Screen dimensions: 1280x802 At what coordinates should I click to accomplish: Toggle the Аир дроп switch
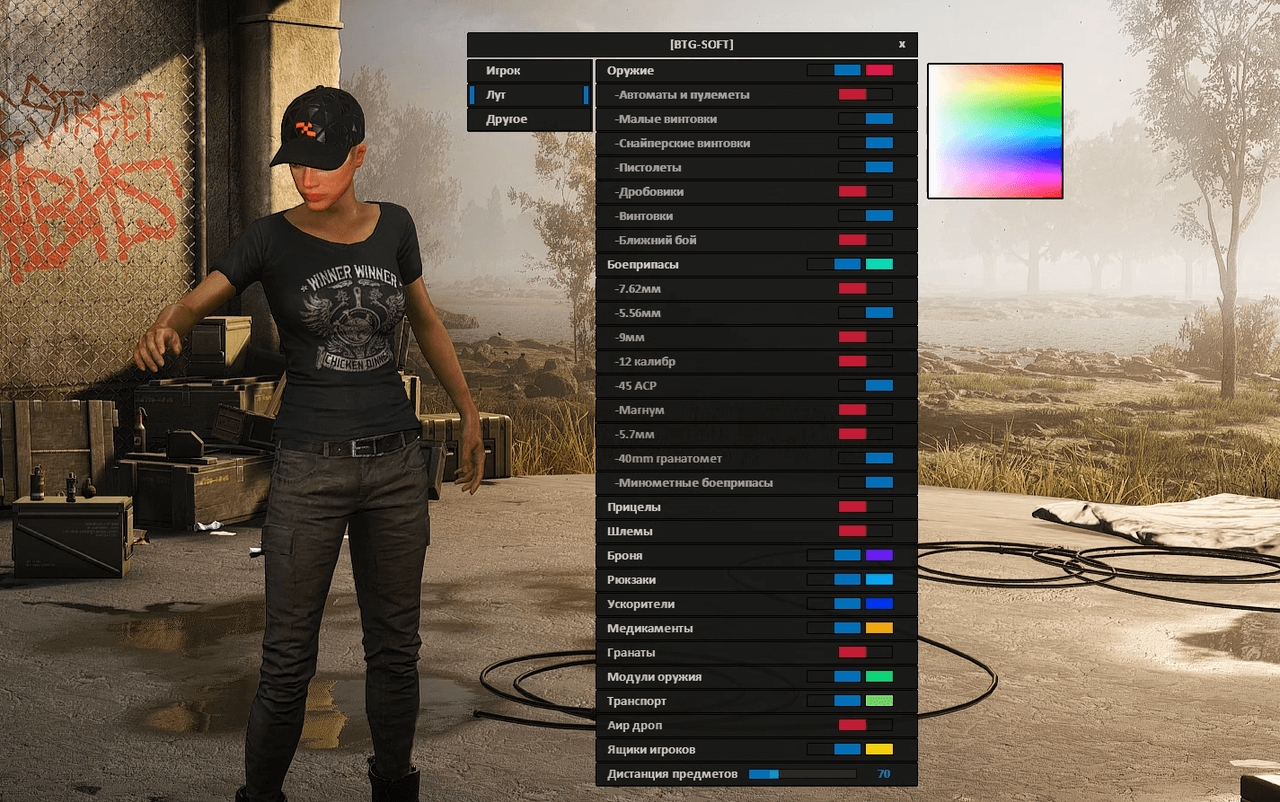pos(866,724)
